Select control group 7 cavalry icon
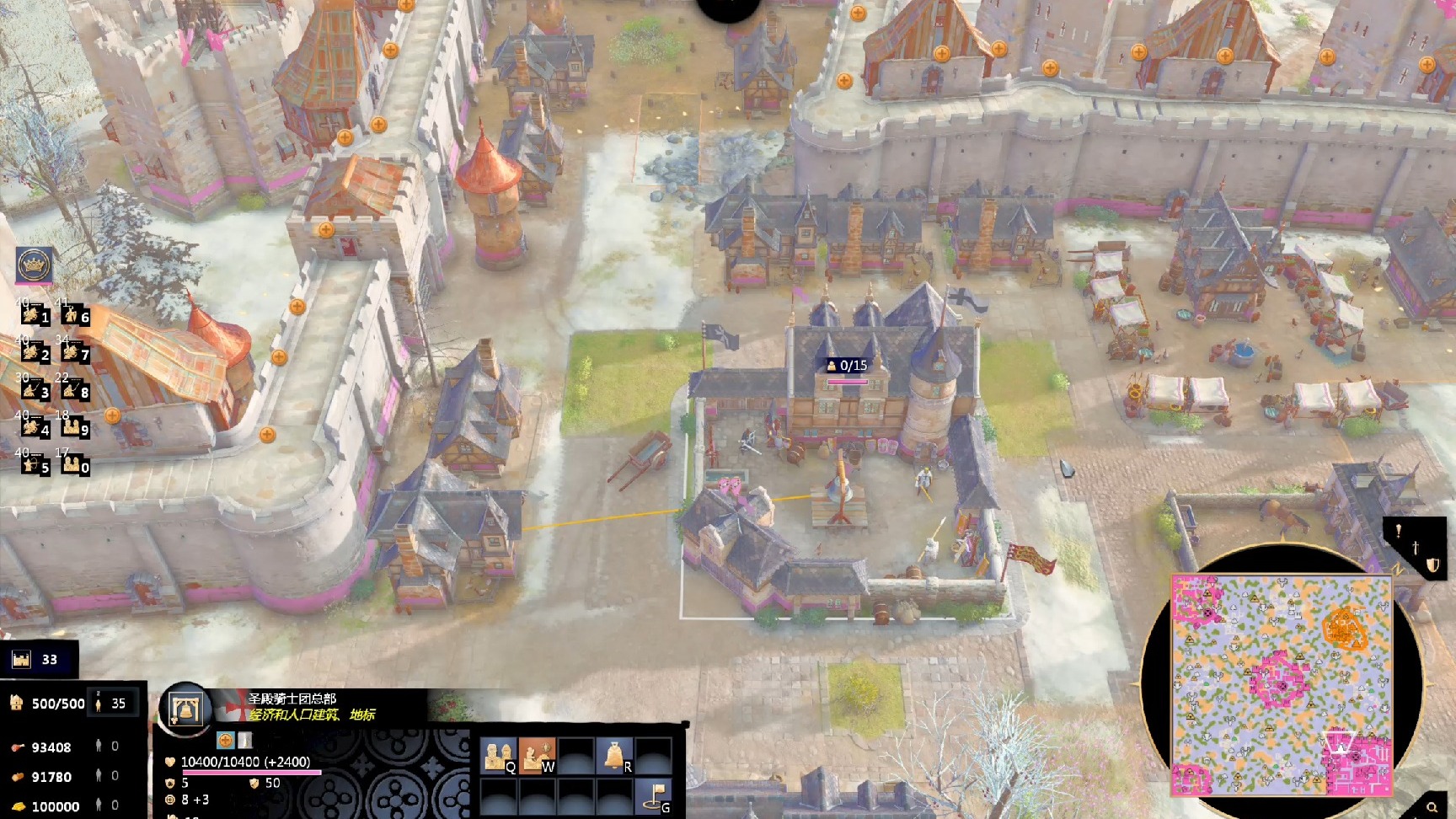Screen dimensions: 1456x819 [x=74, y=353]
